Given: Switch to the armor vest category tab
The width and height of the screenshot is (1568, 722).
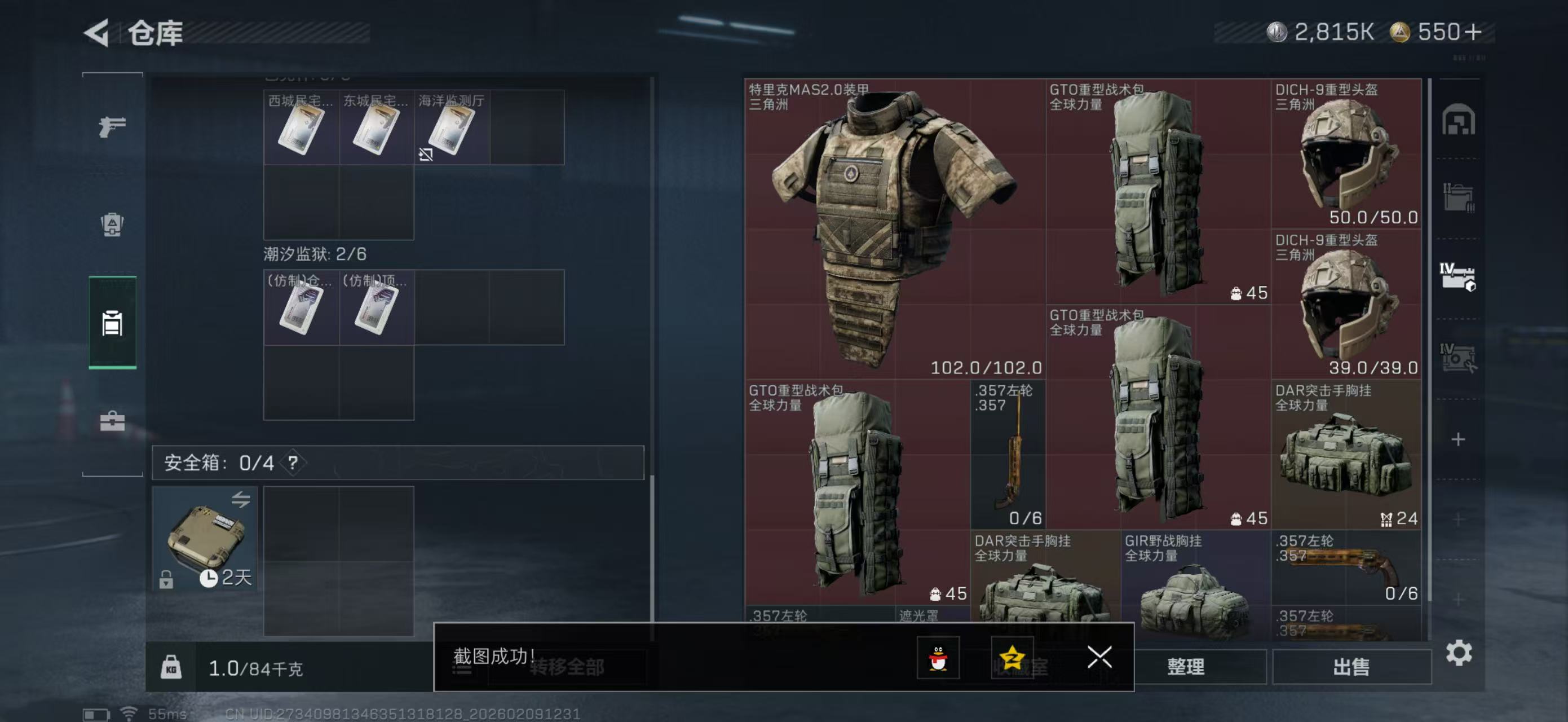Looking at the screenshot, I should tap(112, 323).
